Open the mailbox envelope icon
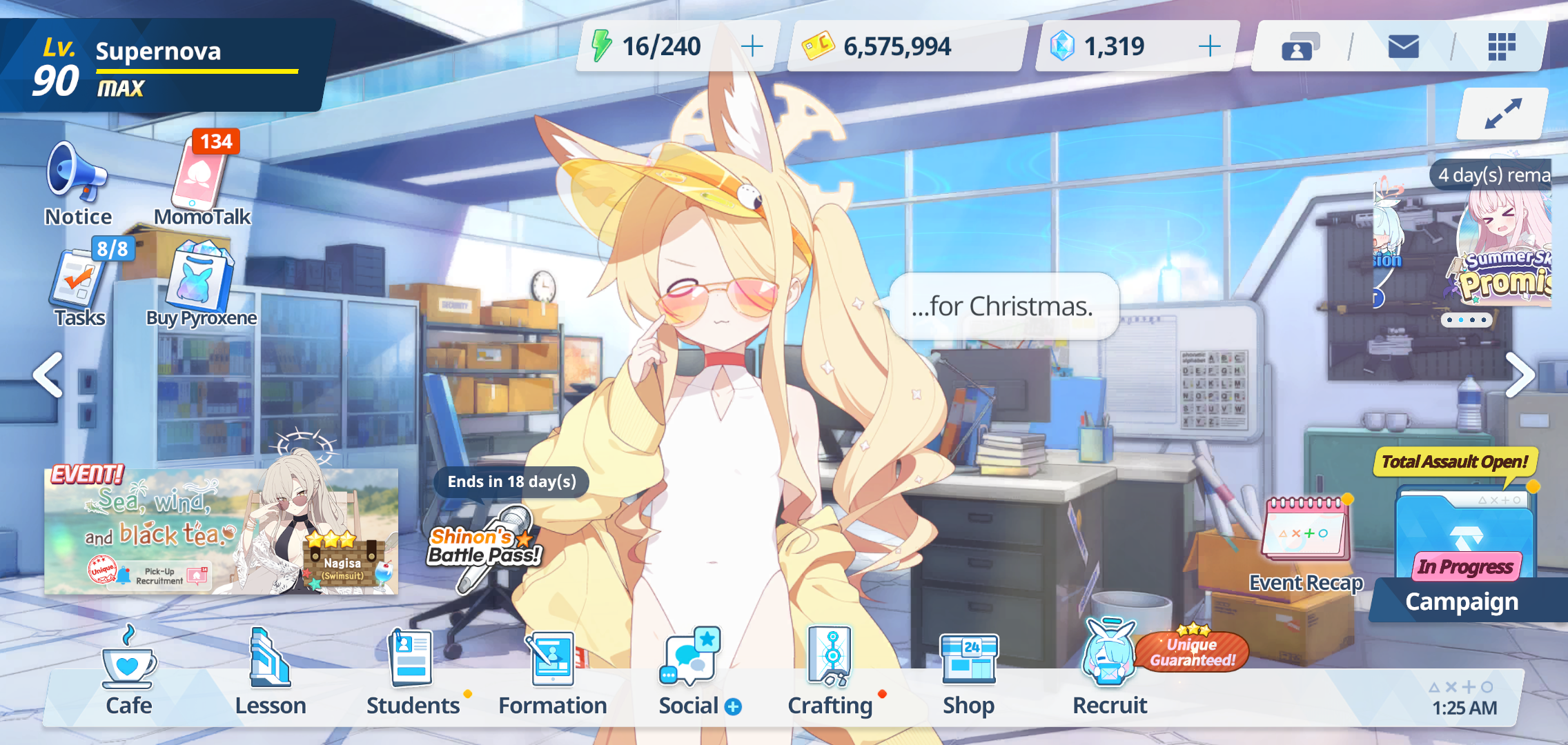 [x=1403, y=46]
